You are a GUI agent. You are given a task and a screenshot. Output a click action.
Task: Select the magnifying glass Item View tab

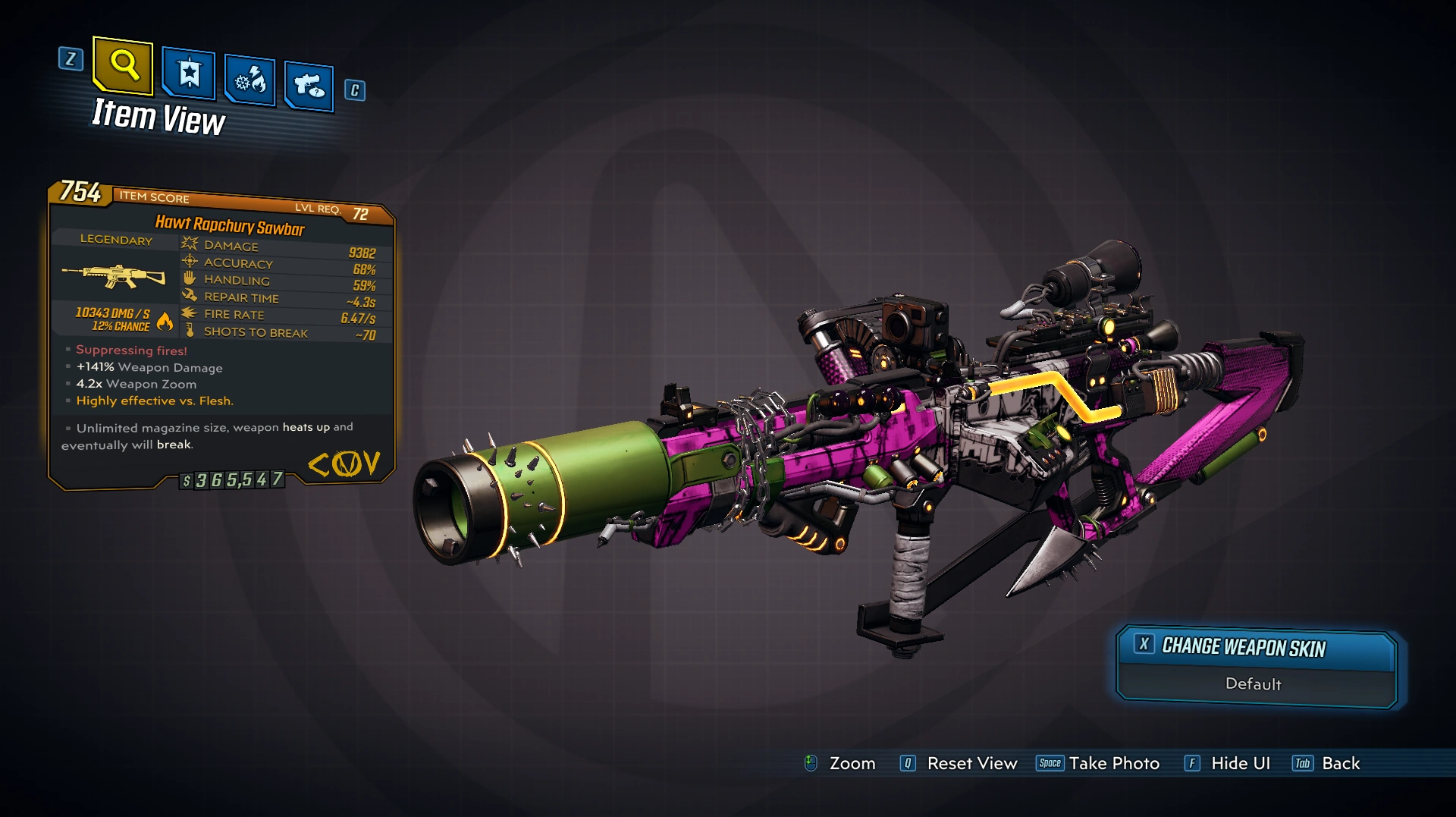point(124,66)
